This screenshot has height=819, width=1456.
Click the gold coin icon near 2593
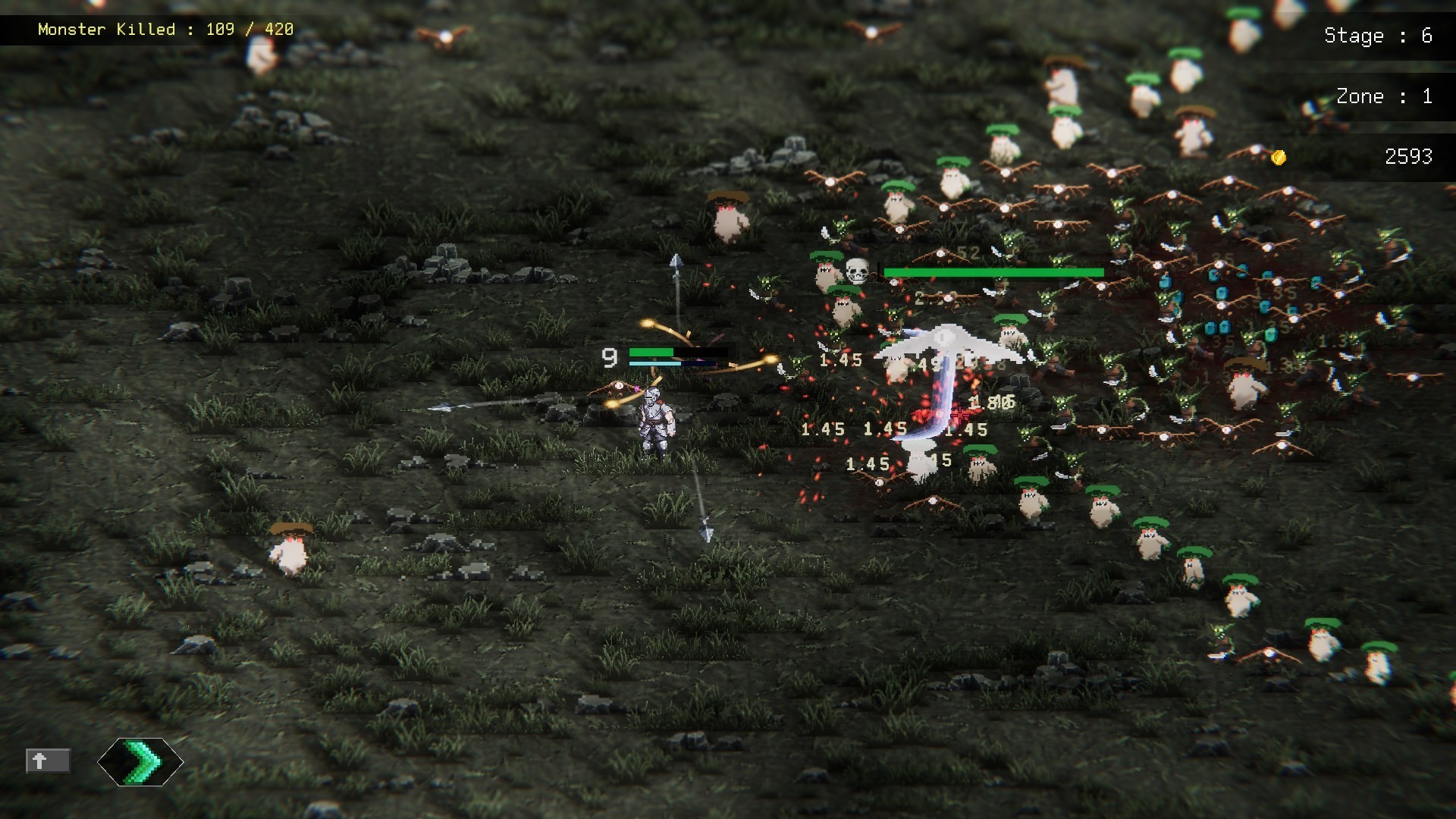click(x=1279, y=158)
